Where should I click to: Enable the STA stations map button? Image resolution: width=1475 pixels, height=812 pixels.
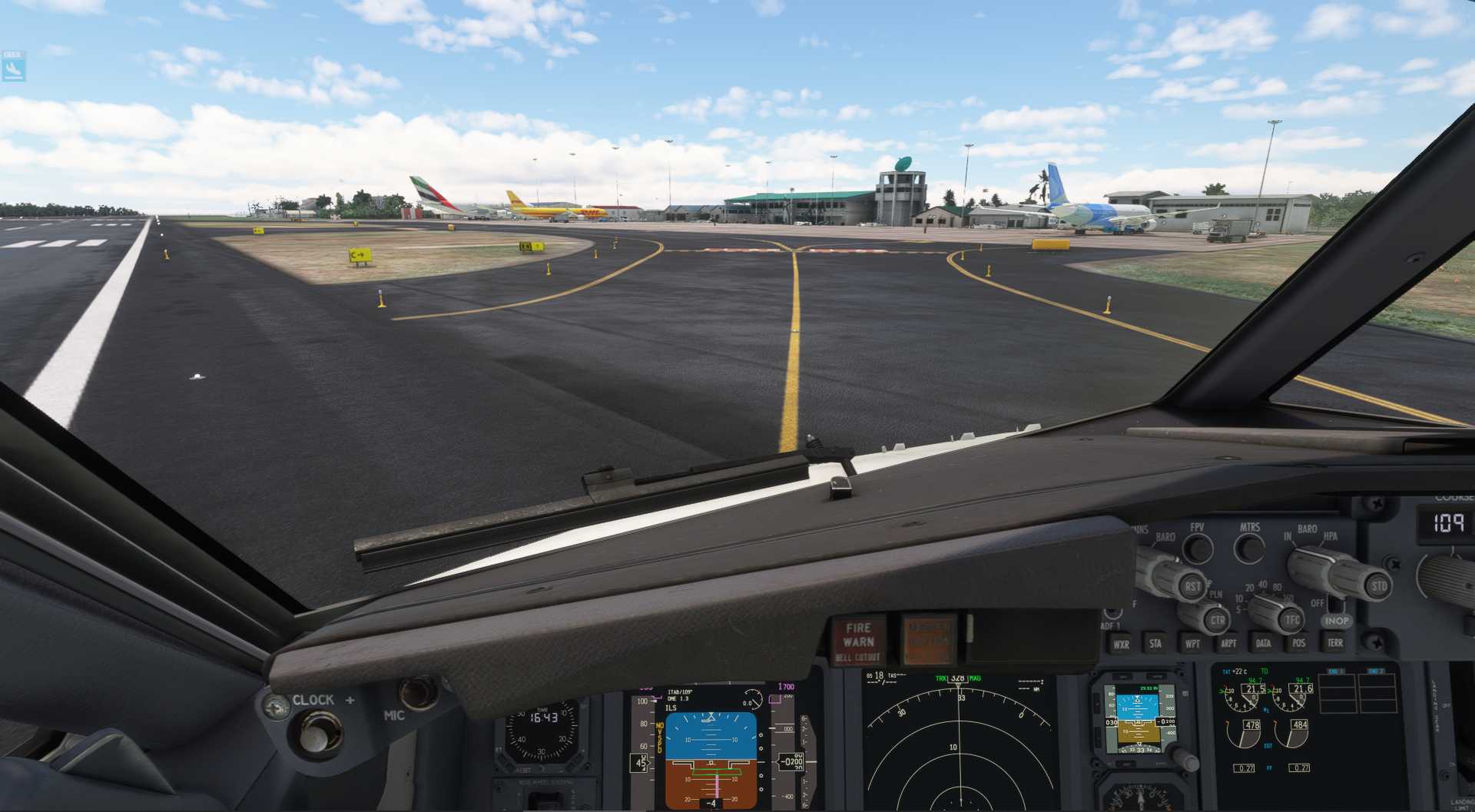[x=1155, y=643]
